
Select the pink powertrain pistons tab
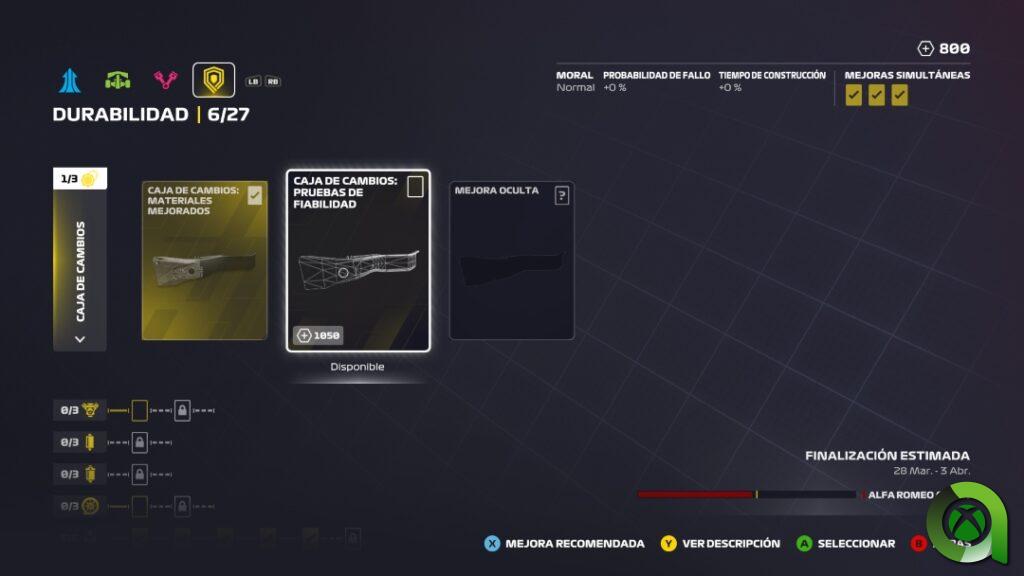tap(165, 80)
